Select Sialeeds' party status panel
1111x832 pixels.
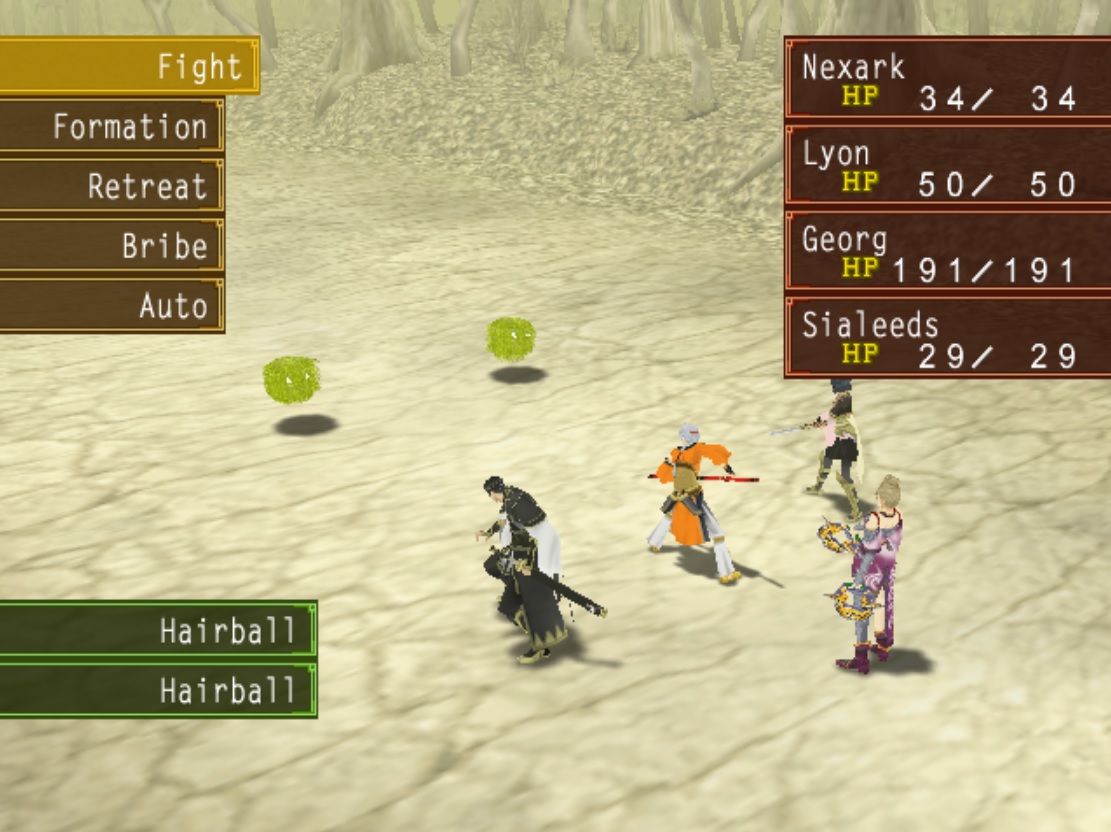(x=946, y=339)
